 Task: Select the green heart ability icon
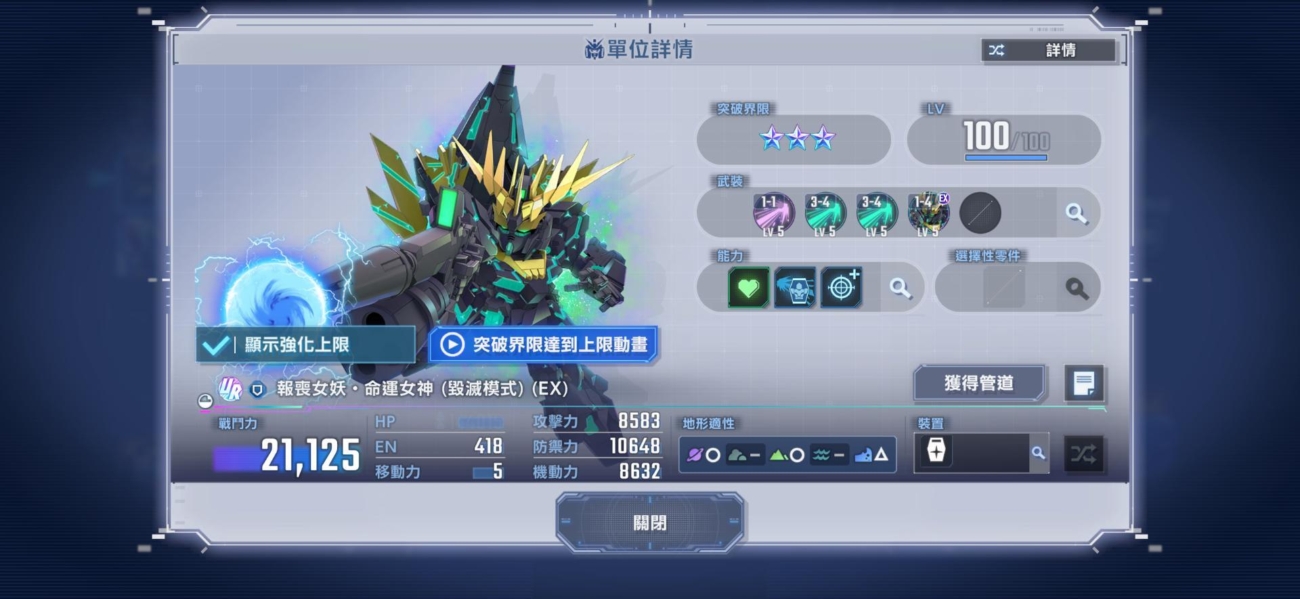pos(748,288)
